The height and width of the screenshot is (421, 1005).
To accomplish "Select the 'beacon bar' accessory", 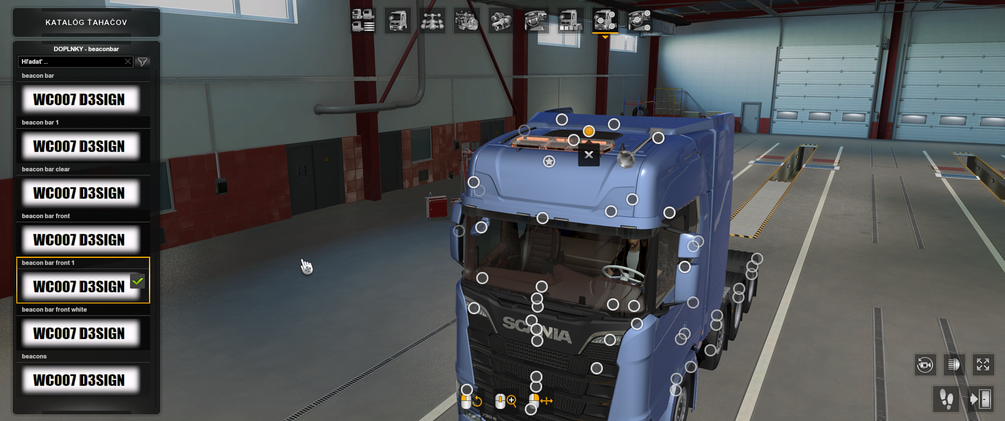I will pyautogui.click(x=80, y=99).
